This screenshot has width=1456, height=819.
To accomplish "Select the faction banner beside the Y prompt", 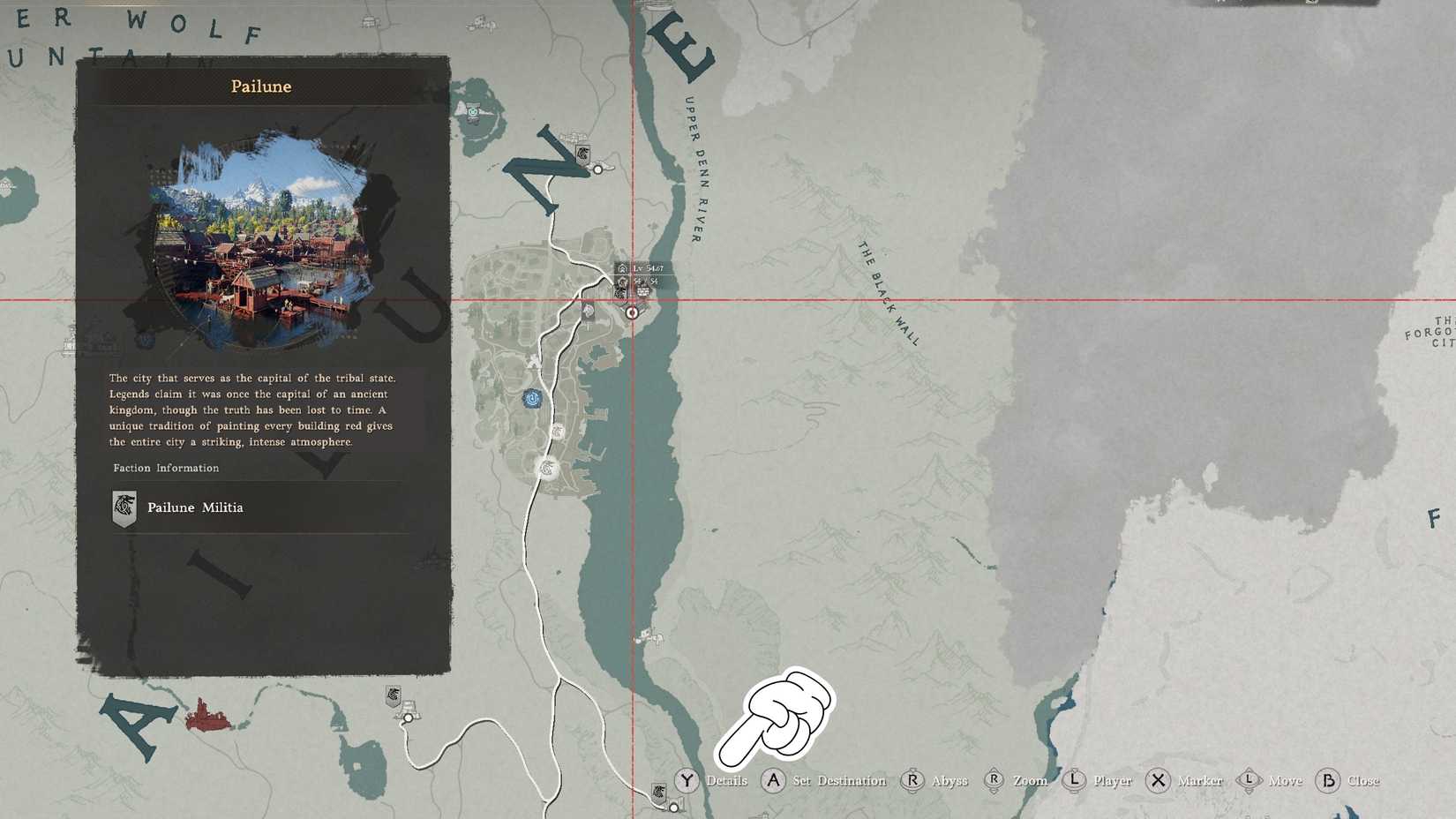I will point(659,794).
